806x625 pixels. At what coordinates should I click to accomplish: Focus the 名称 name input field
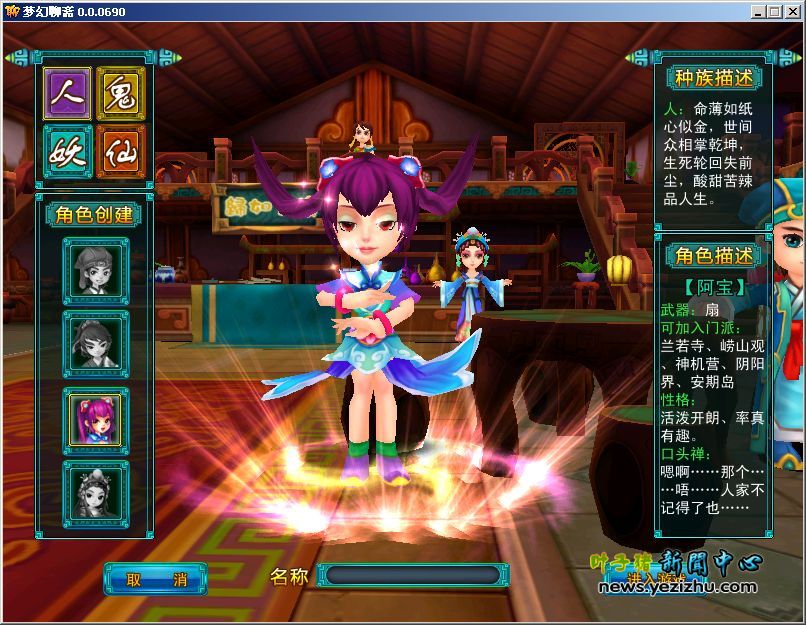coord(412,575)
